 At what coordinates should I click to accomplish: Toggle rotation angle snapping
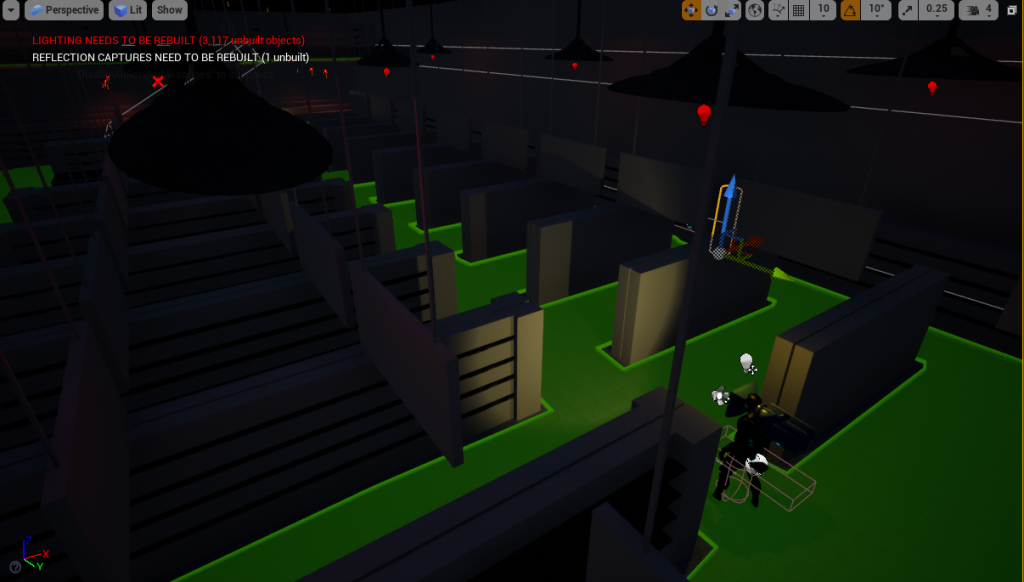(x=849, y=10)
